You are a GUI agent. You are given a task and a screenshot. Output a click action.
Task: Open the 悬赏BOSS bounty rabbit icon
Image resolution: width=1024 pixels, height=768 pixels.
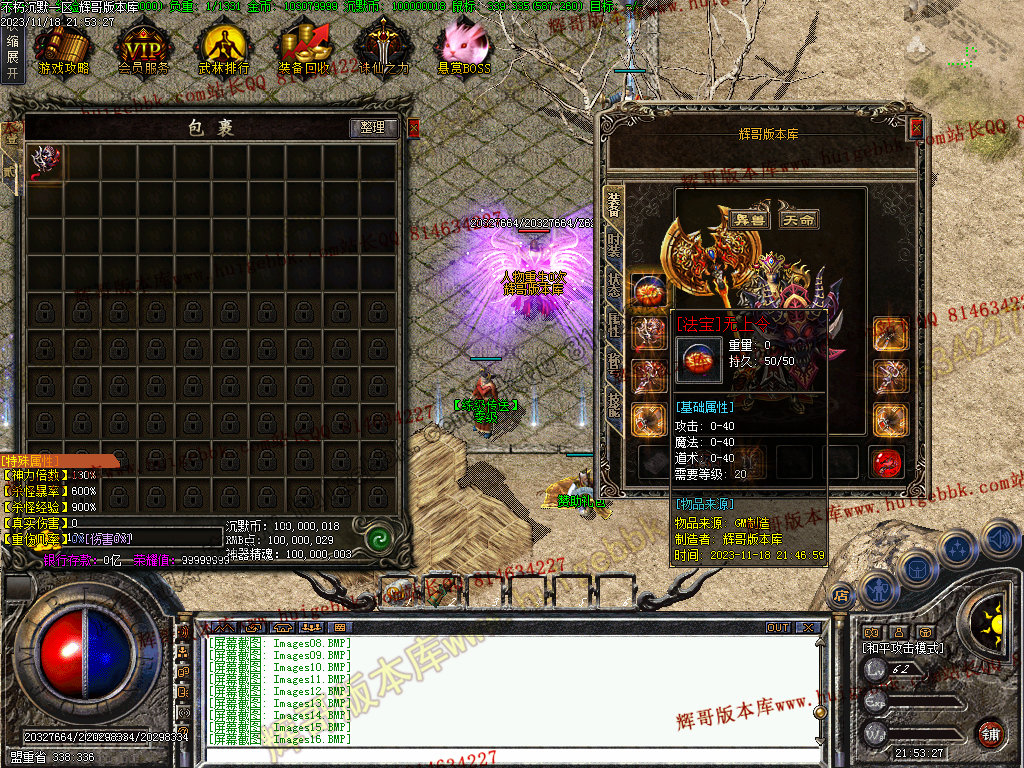[464, 48]
